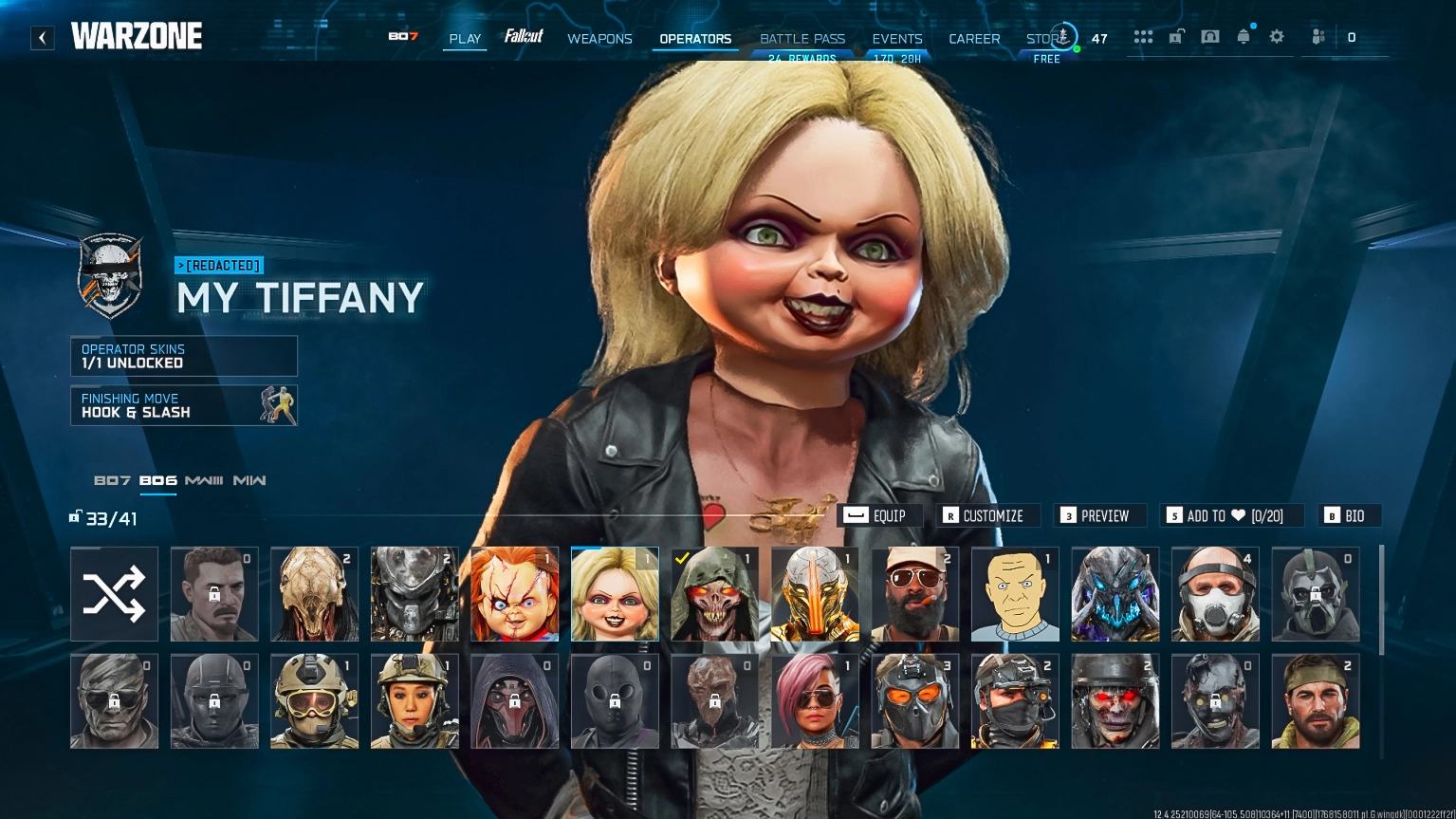The width and height of the screenshot is (1456, 819).
Task: Switch to the BO7 operator tab
Action: pyautogui.click(x=113, y=481)
